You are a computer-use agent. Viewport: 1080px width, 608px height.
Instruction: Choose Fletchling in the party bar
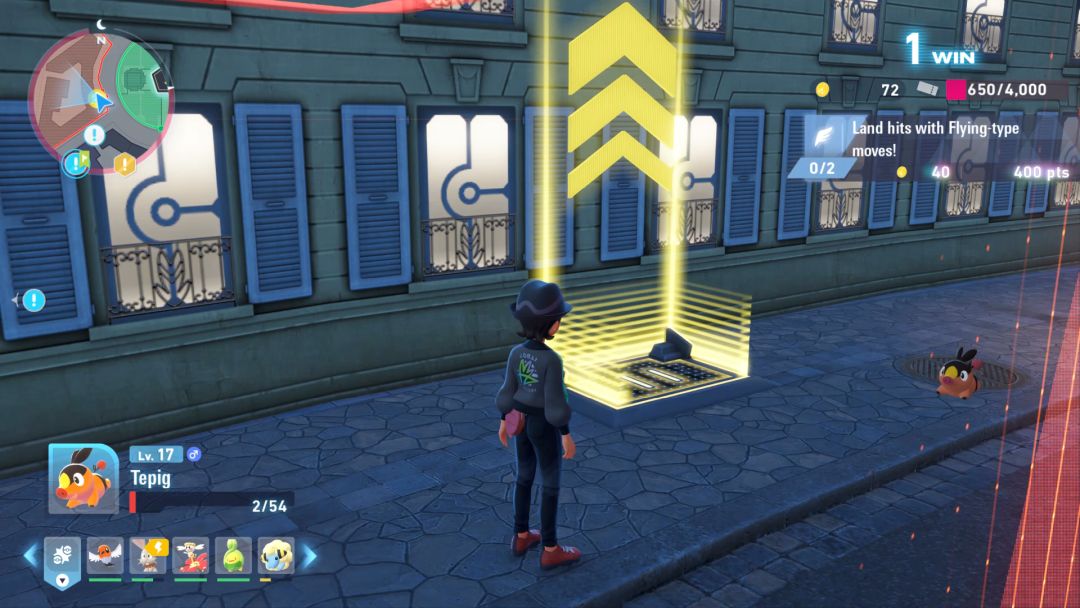(104, 555)
